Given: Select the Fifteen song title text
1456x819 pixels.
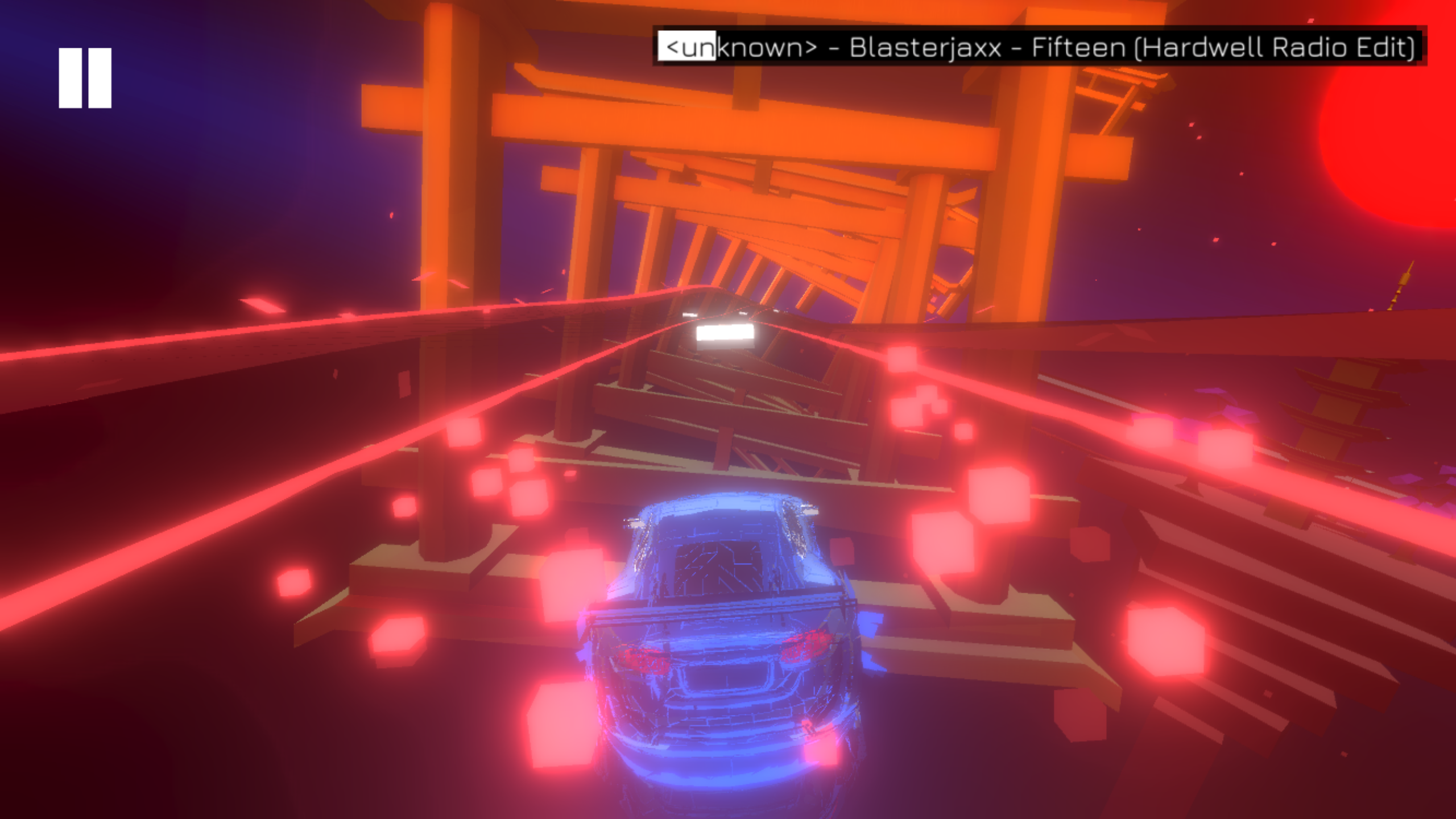Looking at the screenshot, I should tap(1081, 48).
